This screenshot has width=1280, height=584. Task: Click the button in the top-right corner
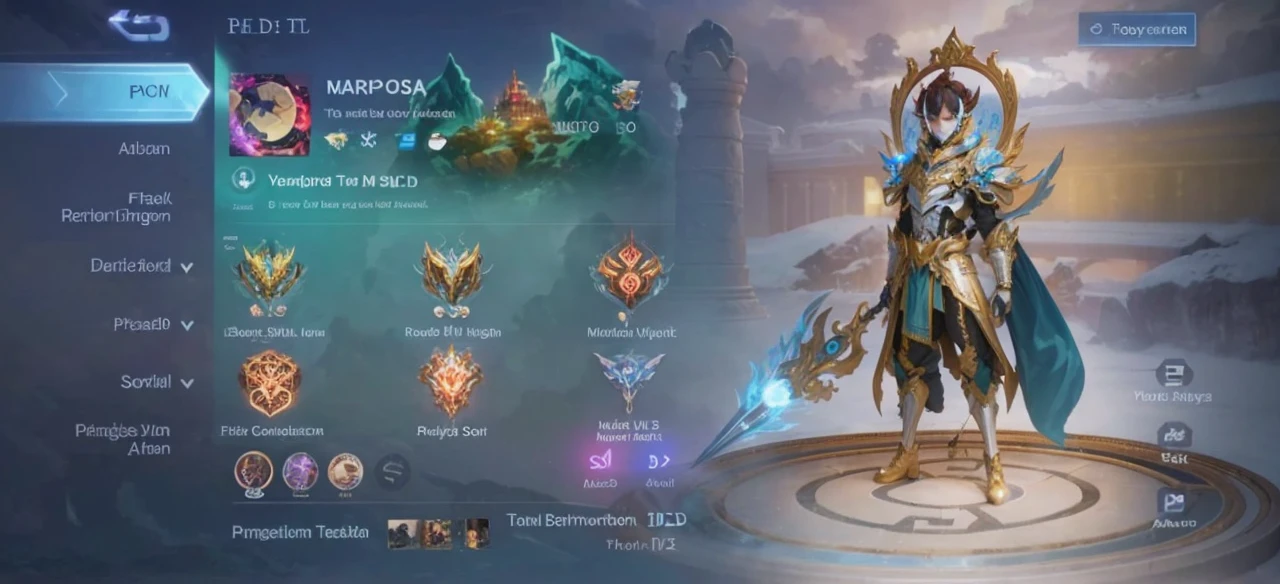click(x=1137, y=29)
